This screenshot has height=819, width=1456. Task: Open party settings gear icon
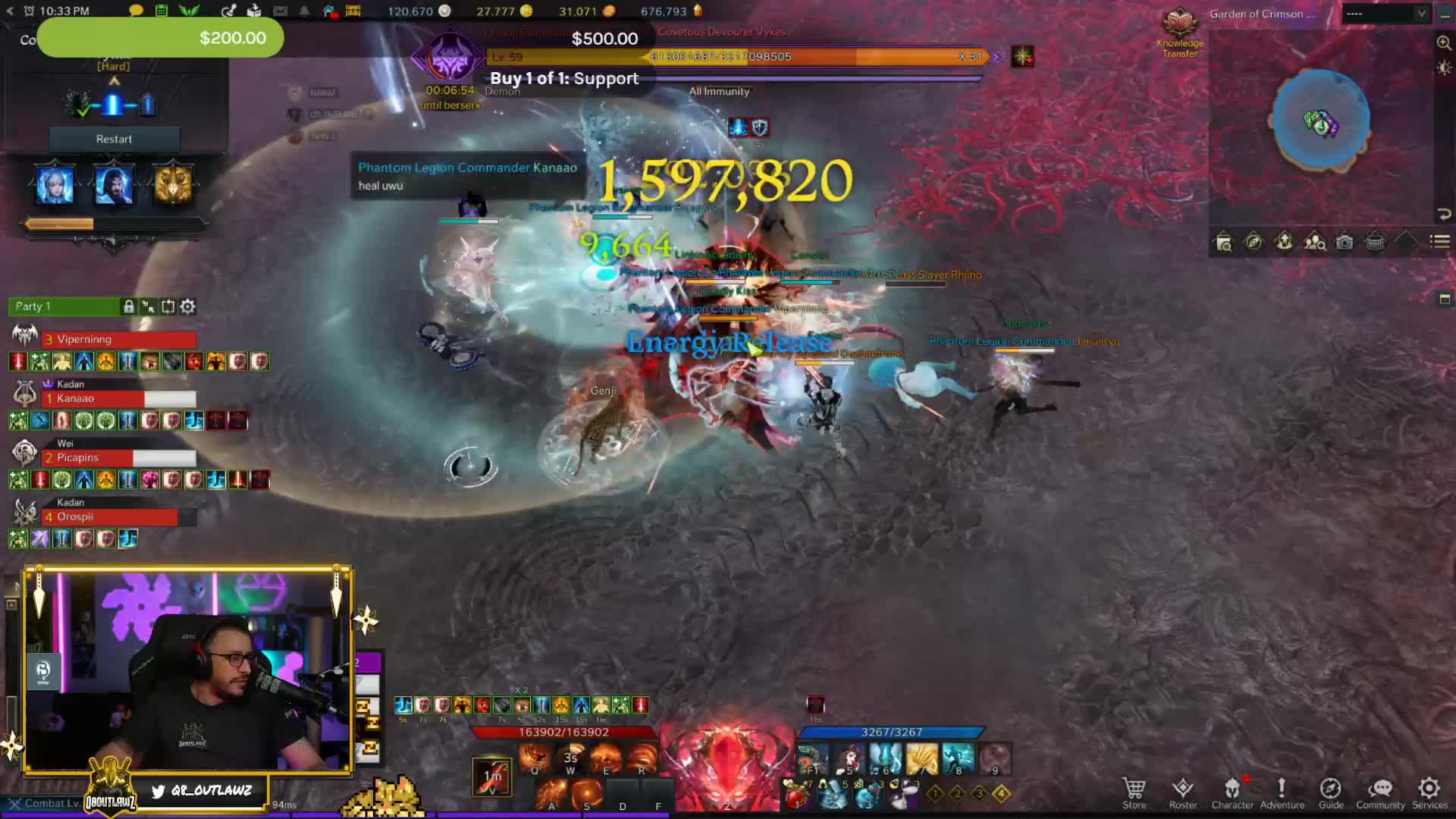click(x=188, y=306)
